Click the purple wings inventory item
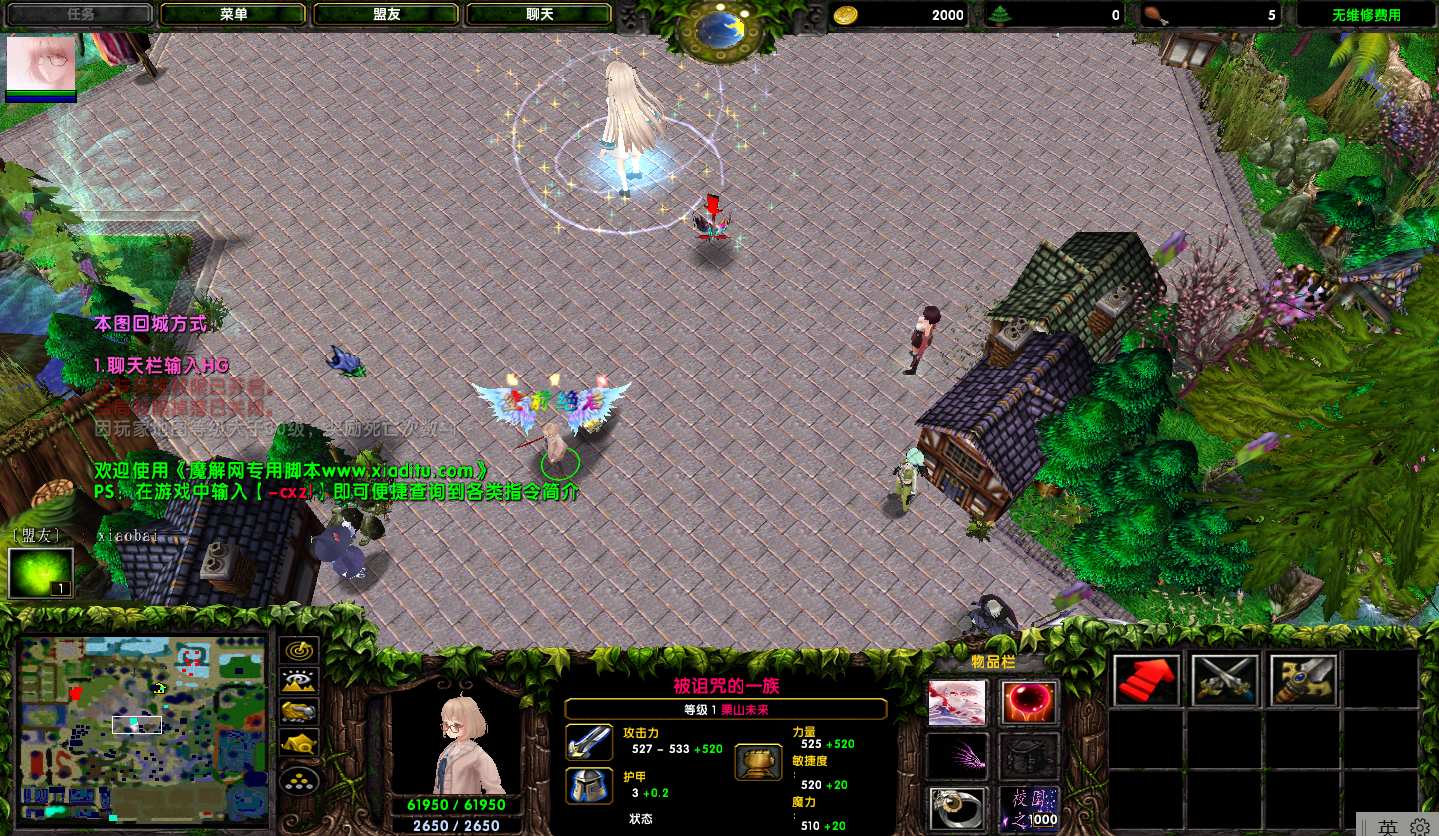Viewport: 1439px width, 836px height. pyautogui.click(x=957, y=756)
